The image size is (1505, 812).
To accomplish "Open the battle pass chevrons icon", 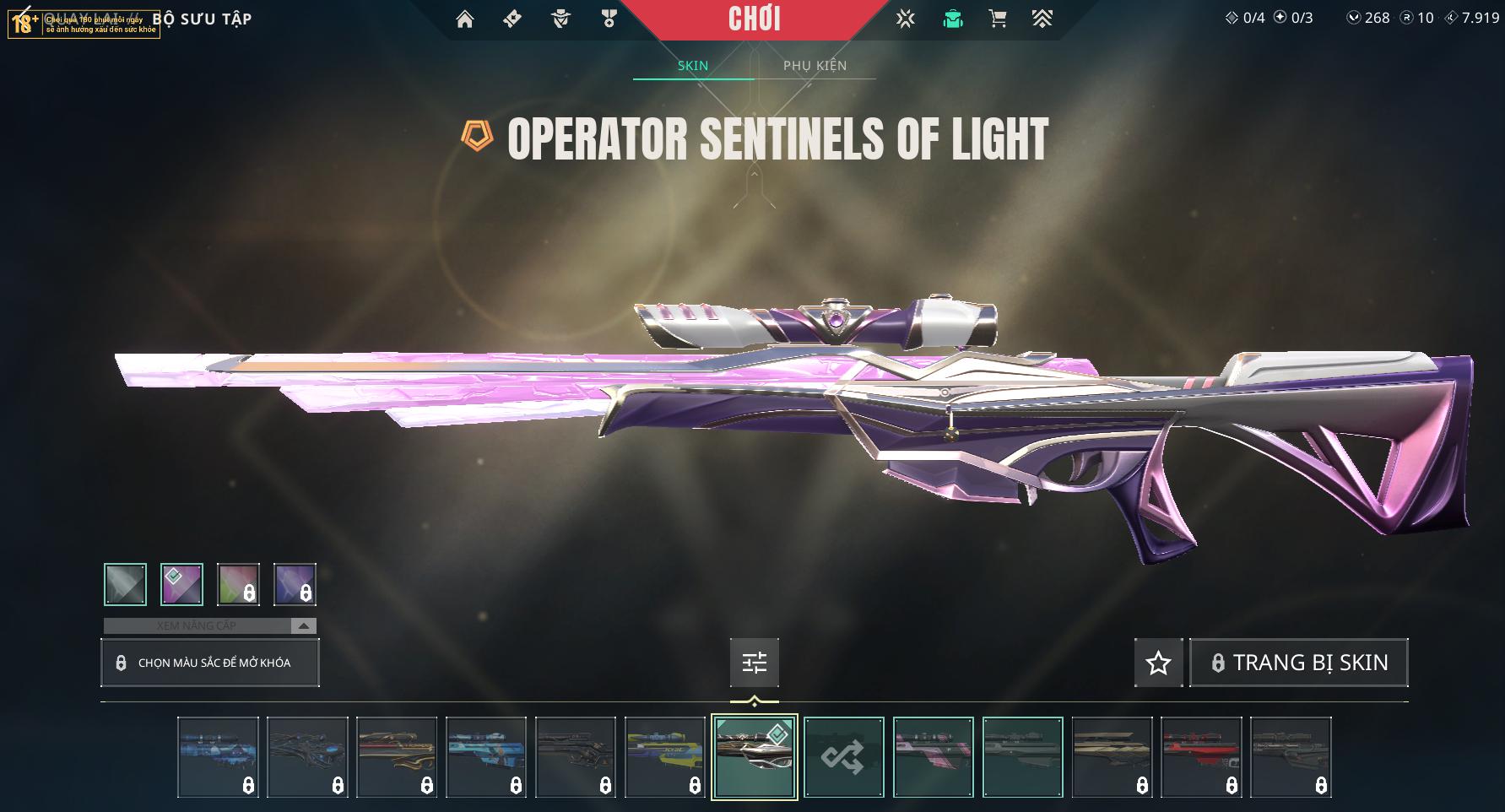I will tap(1042, 19).
